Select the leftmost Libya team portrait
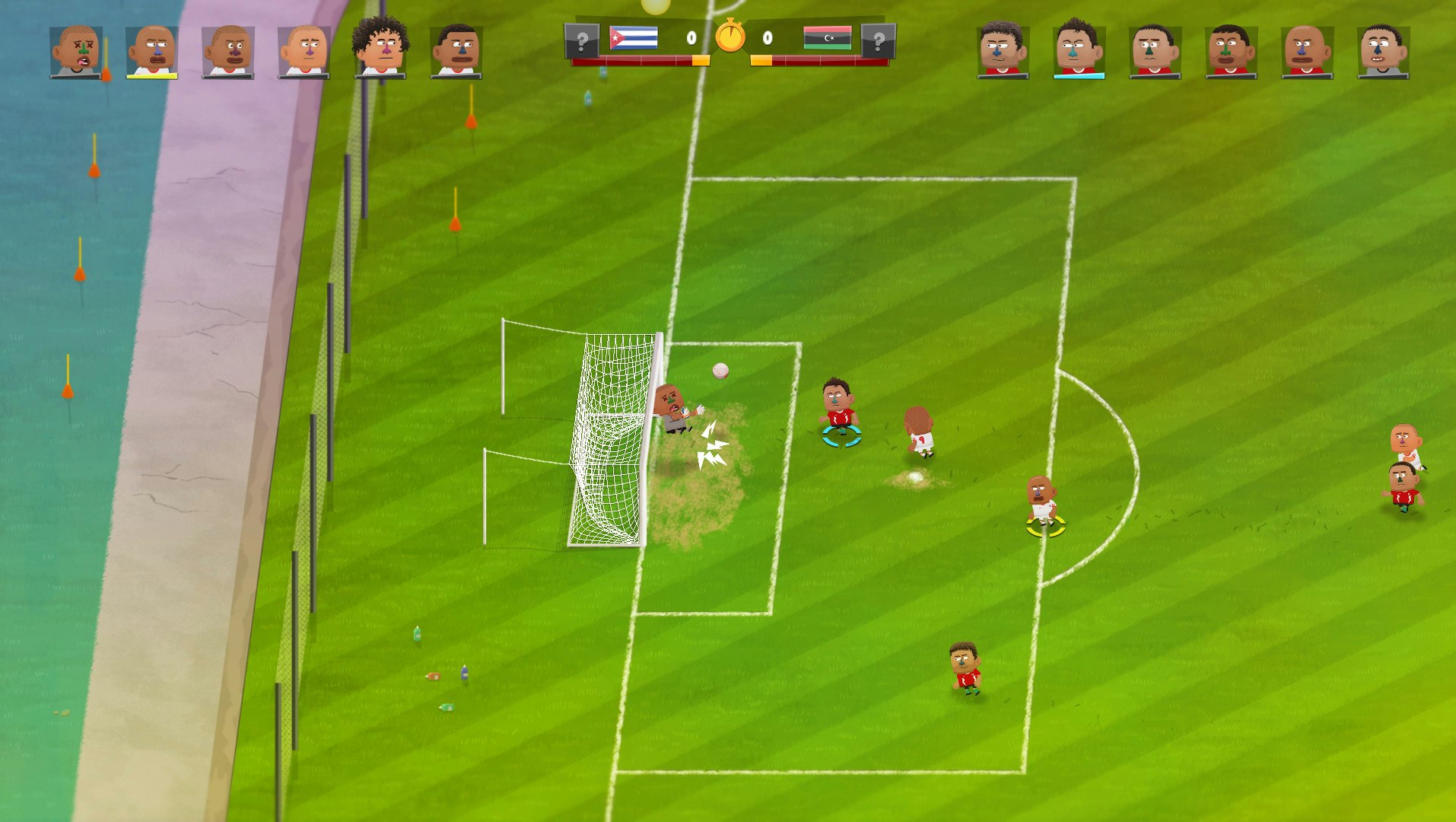This screenshot has height=822, width=1456. (1002, 46)
